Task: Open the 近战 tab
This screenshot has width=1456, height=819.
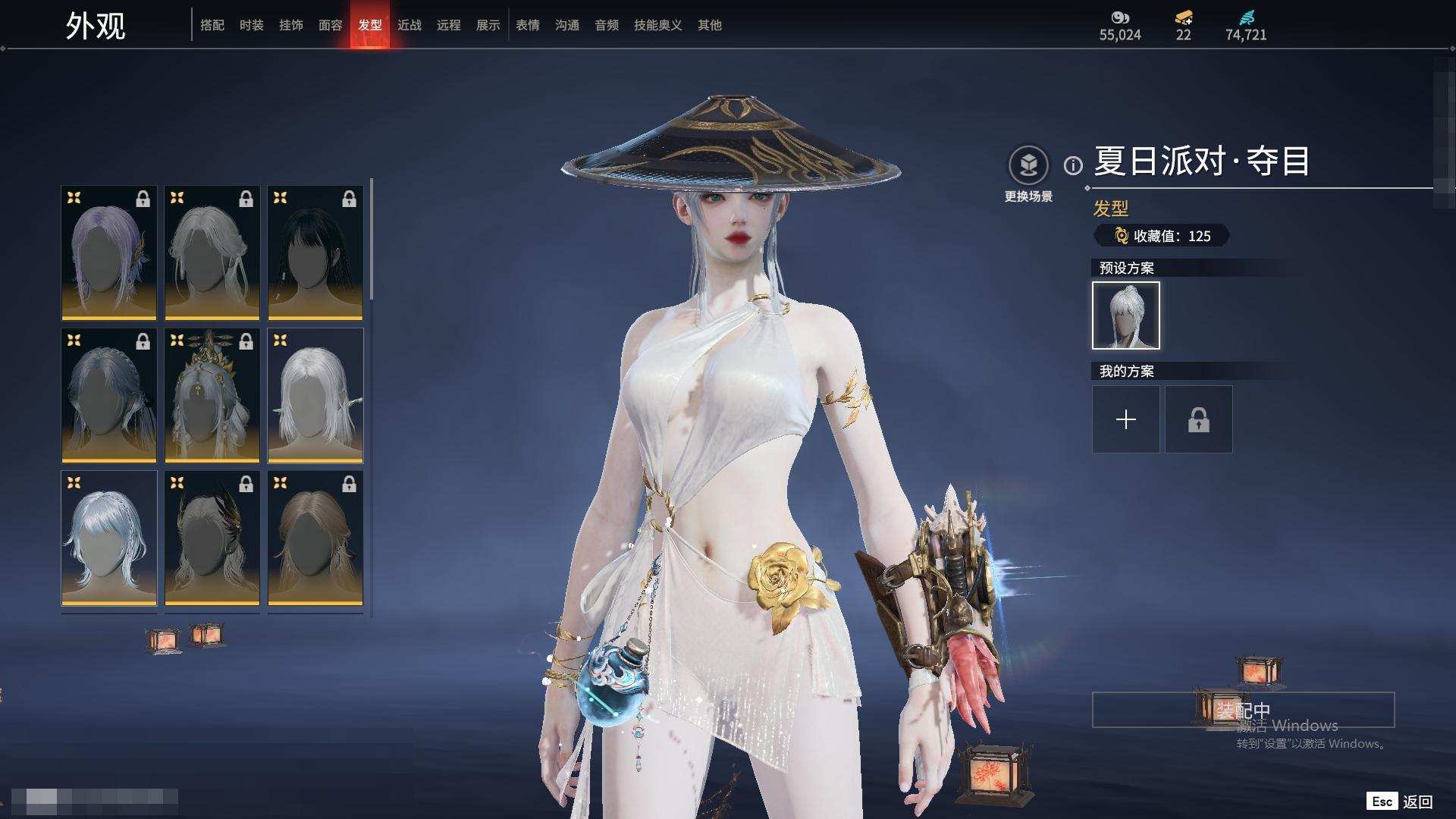Action: (x=409, y=25)
